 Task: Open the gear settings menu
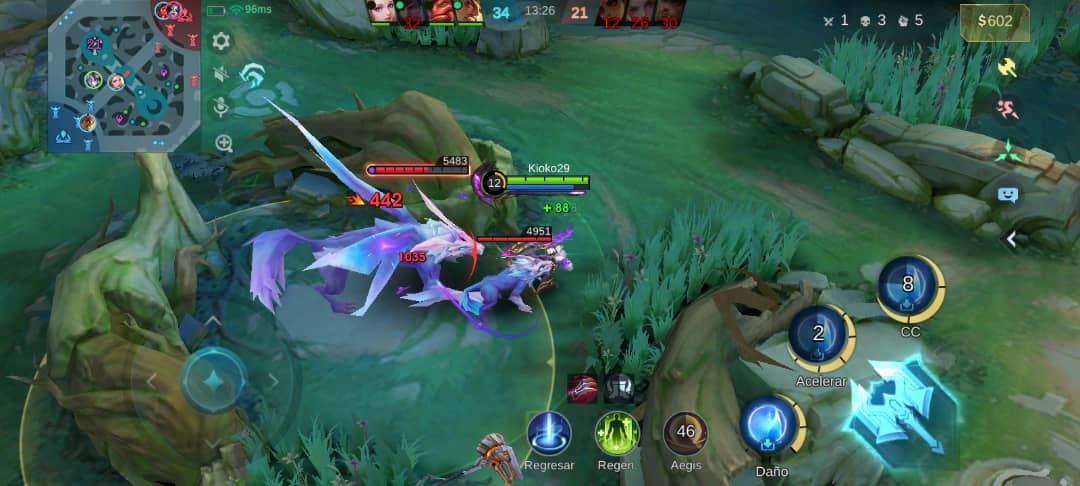point(221,41)
